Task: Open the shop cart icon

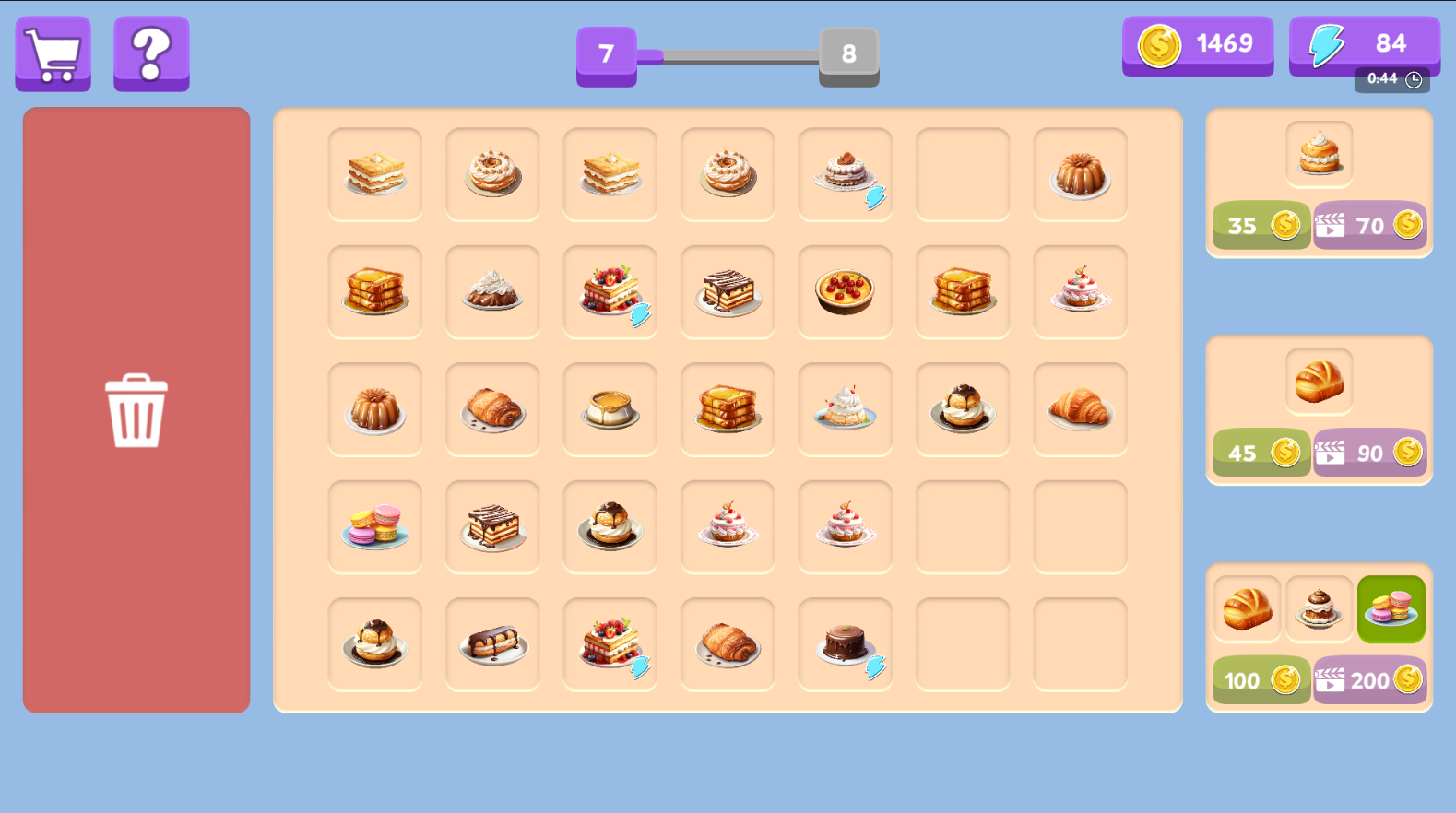Action: [x=53, y=53]
